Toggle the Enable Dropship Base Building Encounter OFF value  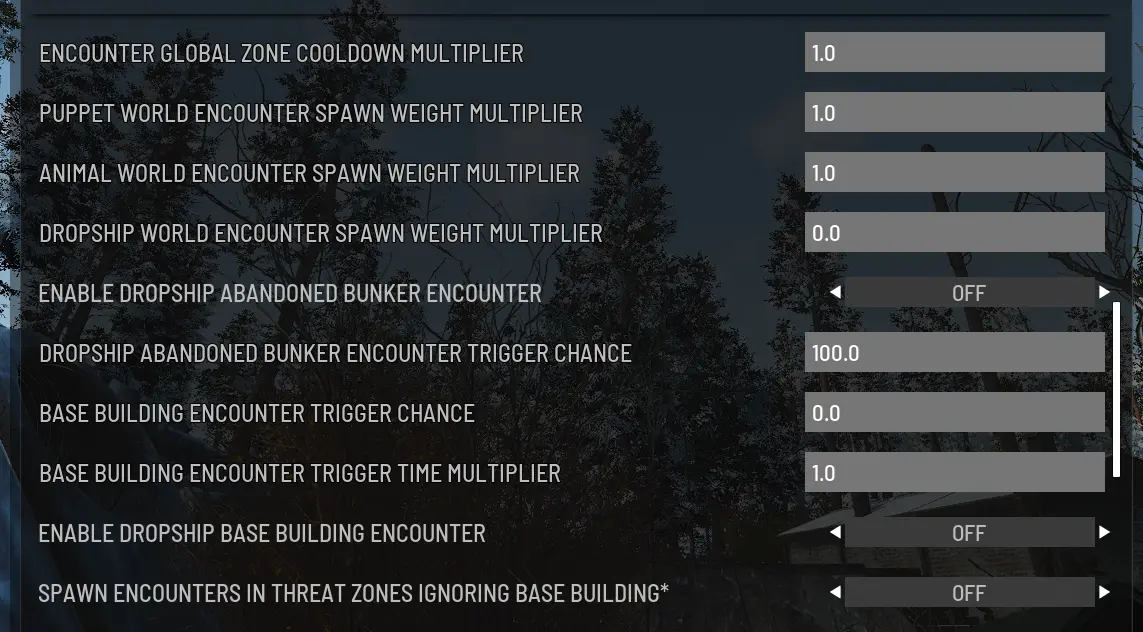pyautogui.click(x=968, y=533)
